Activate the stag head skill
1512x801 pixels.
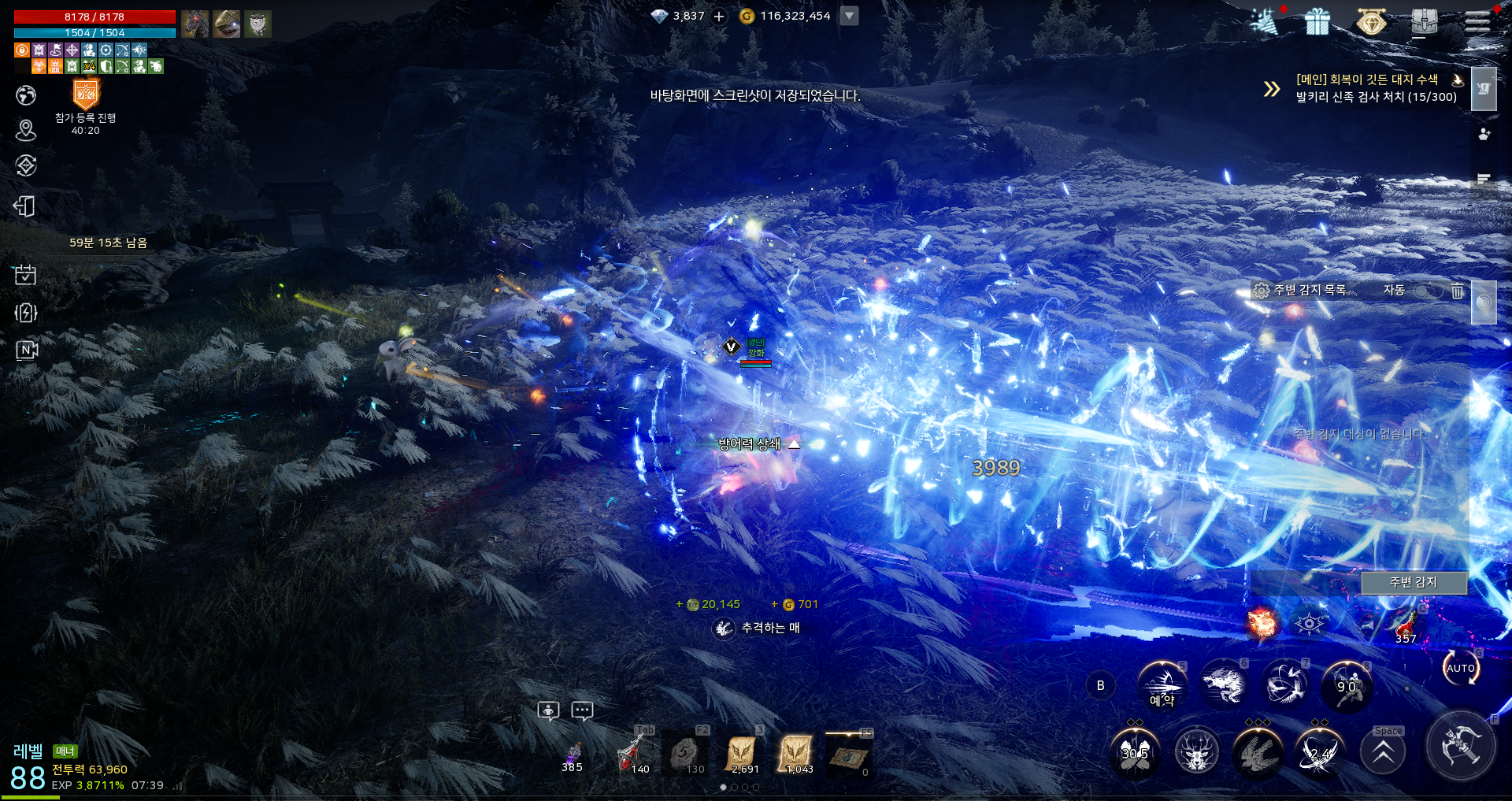pyautogui.click(x=1197, y=754)
